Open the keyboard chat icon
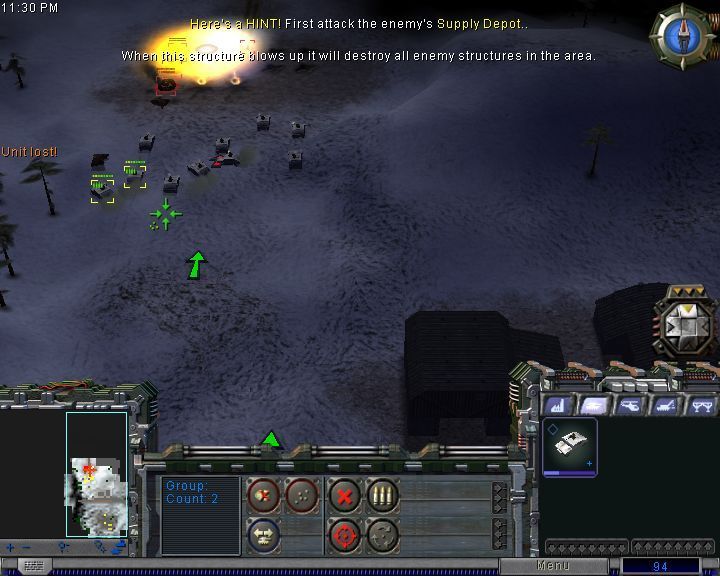The width and height of the screenshot is (720, 576). (x=34, y=566)
